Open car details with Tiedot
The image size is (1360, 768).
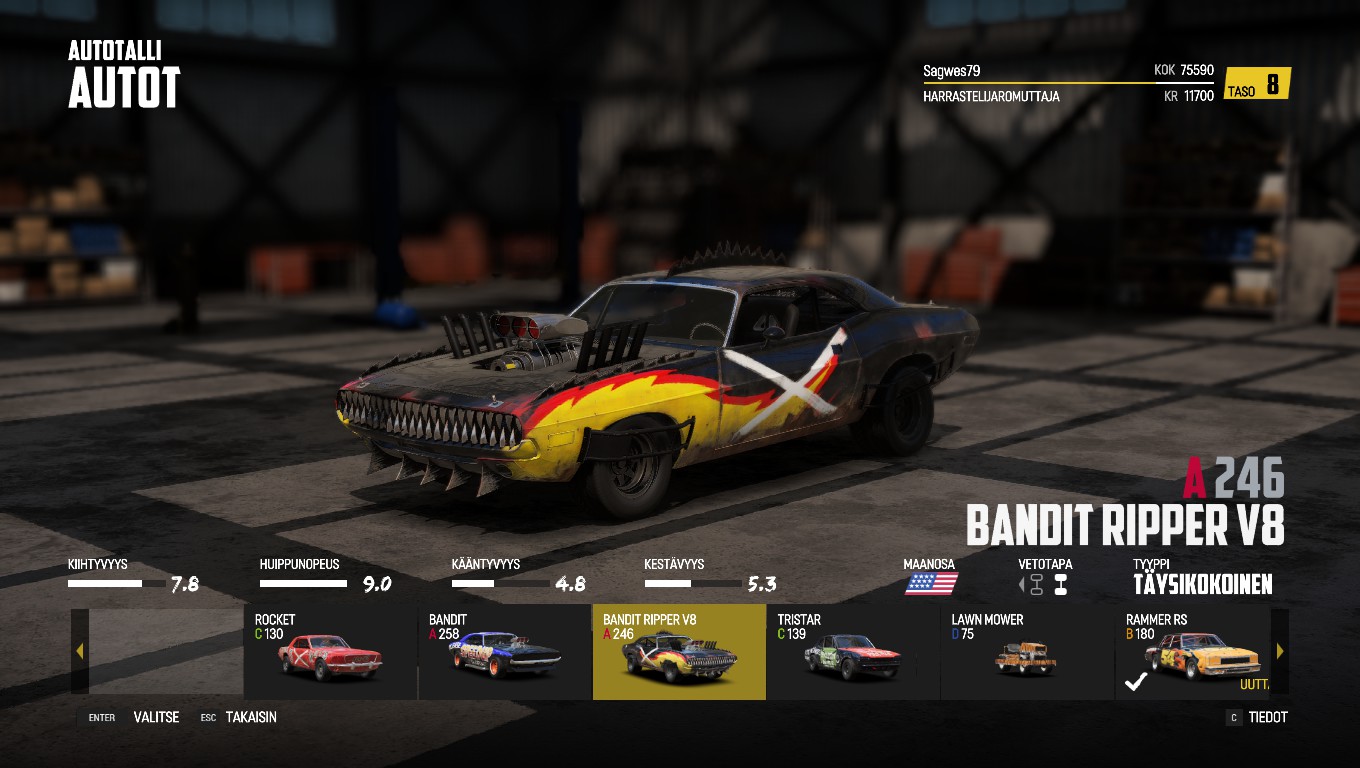click(x=1267, y=717)
